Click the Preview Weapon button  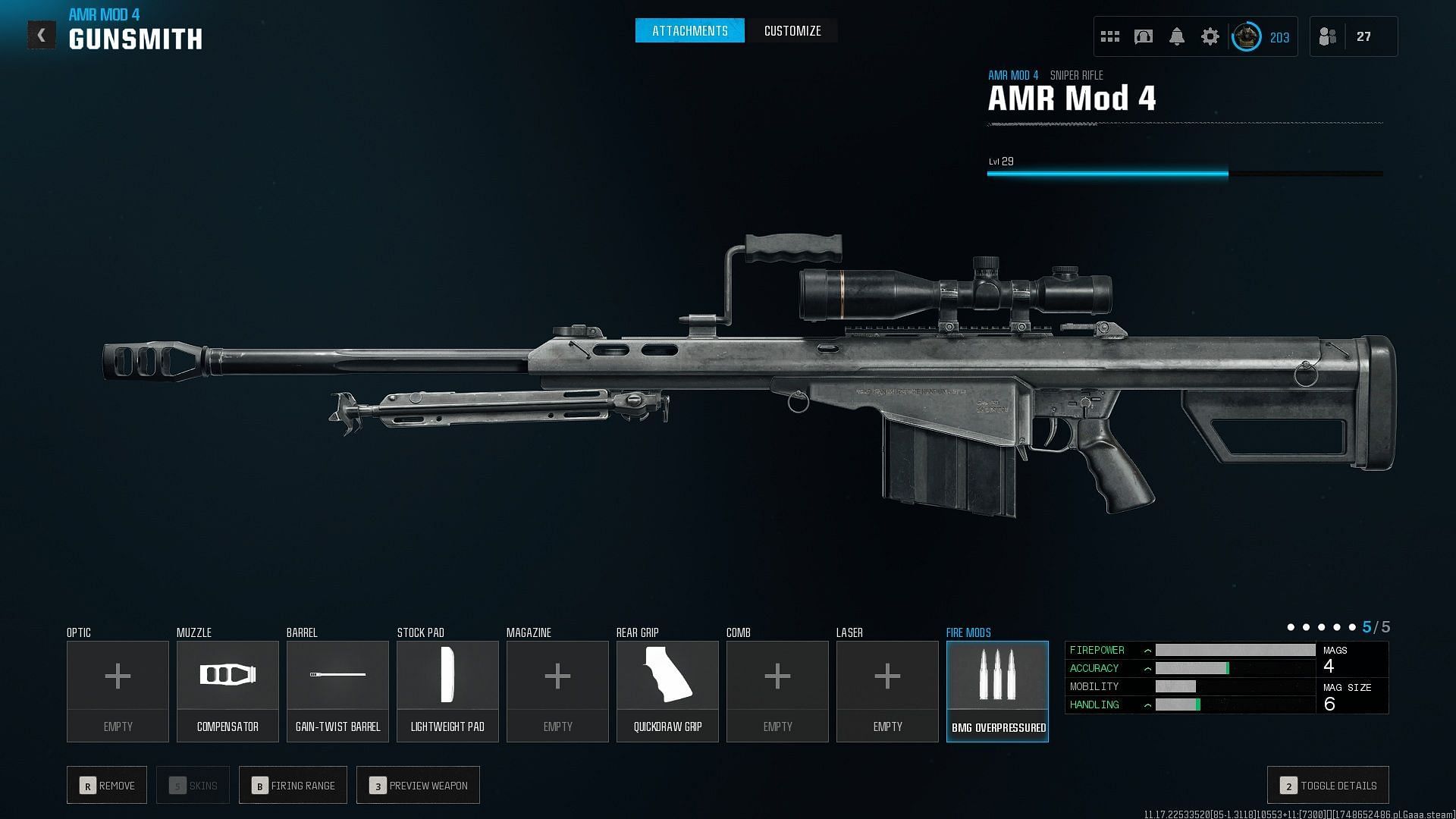coord(418,786)
